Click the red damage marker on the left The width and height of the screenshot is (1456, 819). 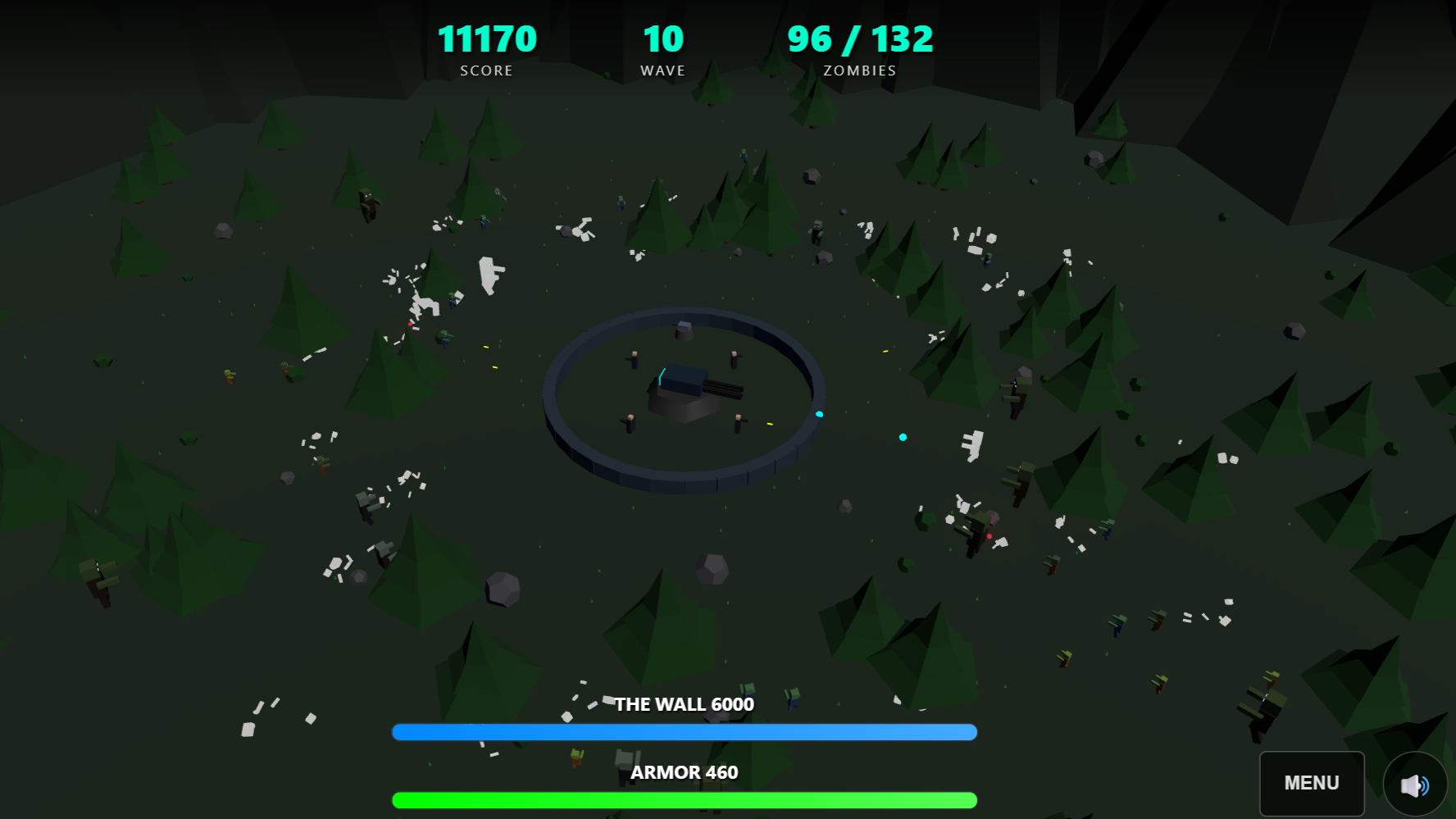tap(411, 324)
